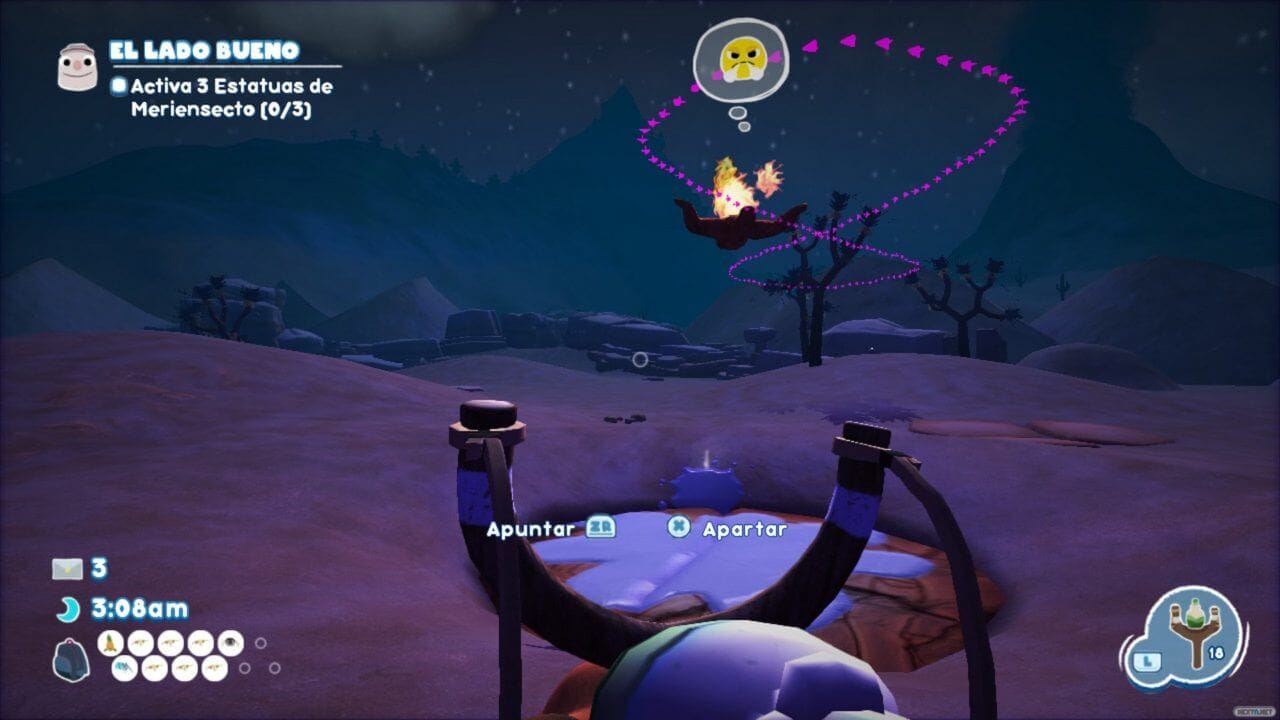The image size is (1280, 720).
Task: Select the orange carrot-shaped bugsnak slot
Action: (111, 643)
